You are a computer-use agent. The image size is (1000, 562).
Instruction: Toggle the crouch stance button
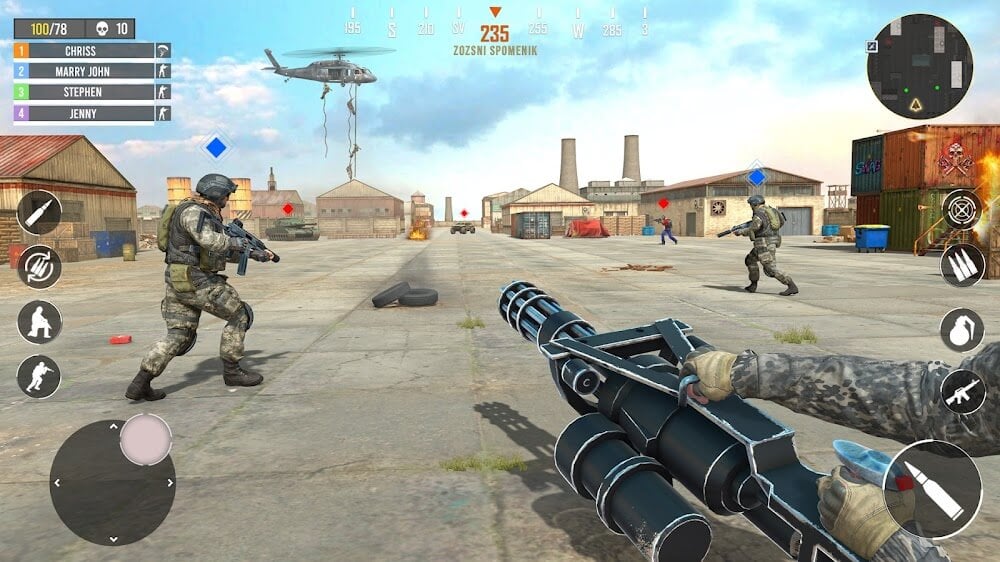40,322
